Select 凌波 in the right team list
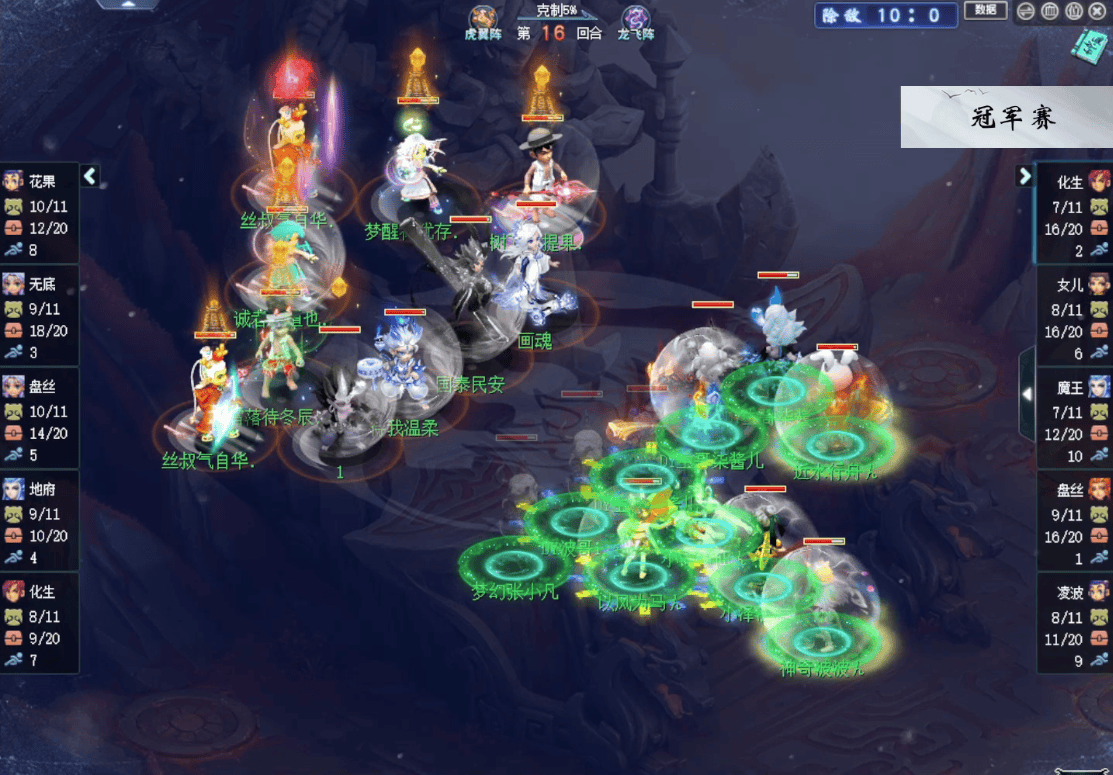The width and height of the screenshot is (1113, 775). (x=1074, y=590)
